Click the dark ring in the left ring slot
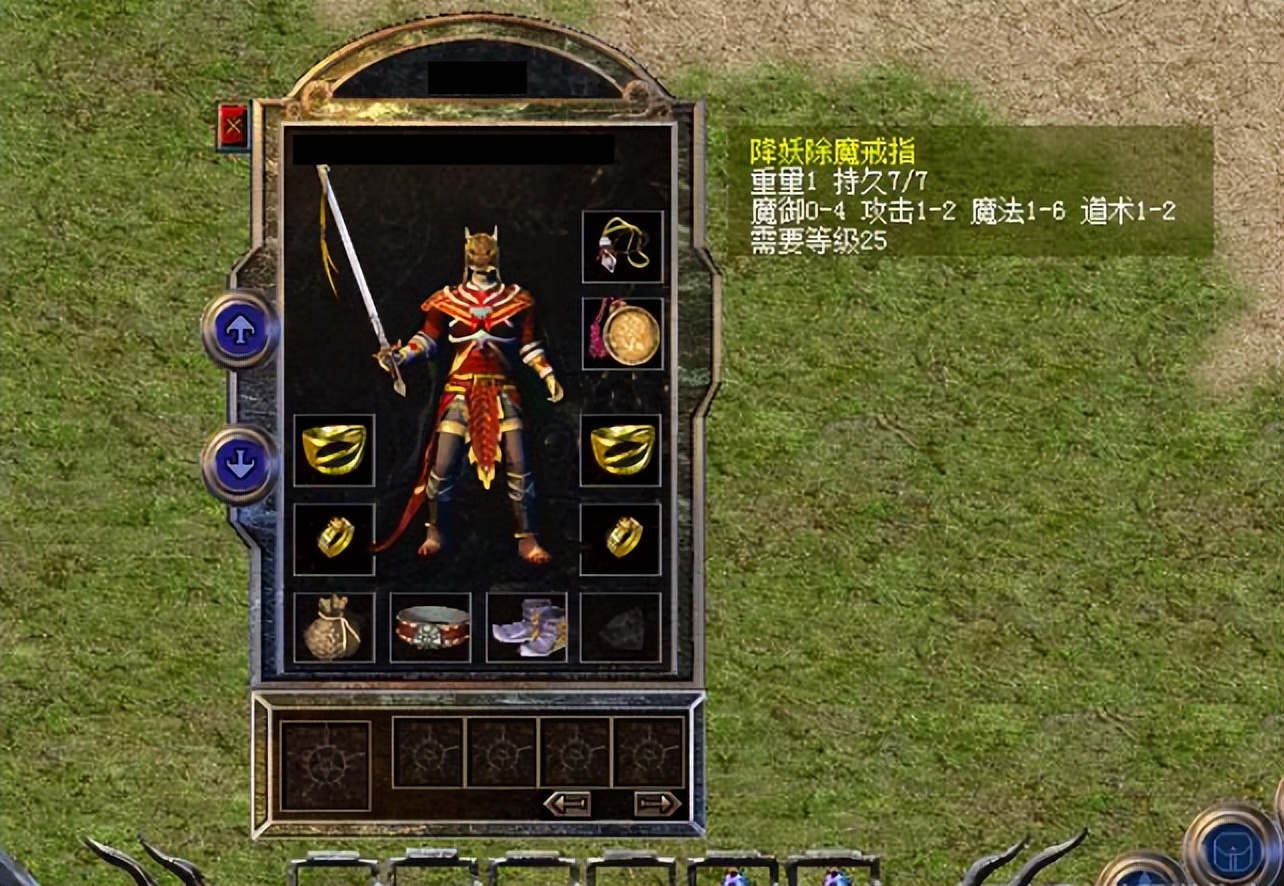The height and width of the screenshot is (886, 1284). [x=333, y=540]
